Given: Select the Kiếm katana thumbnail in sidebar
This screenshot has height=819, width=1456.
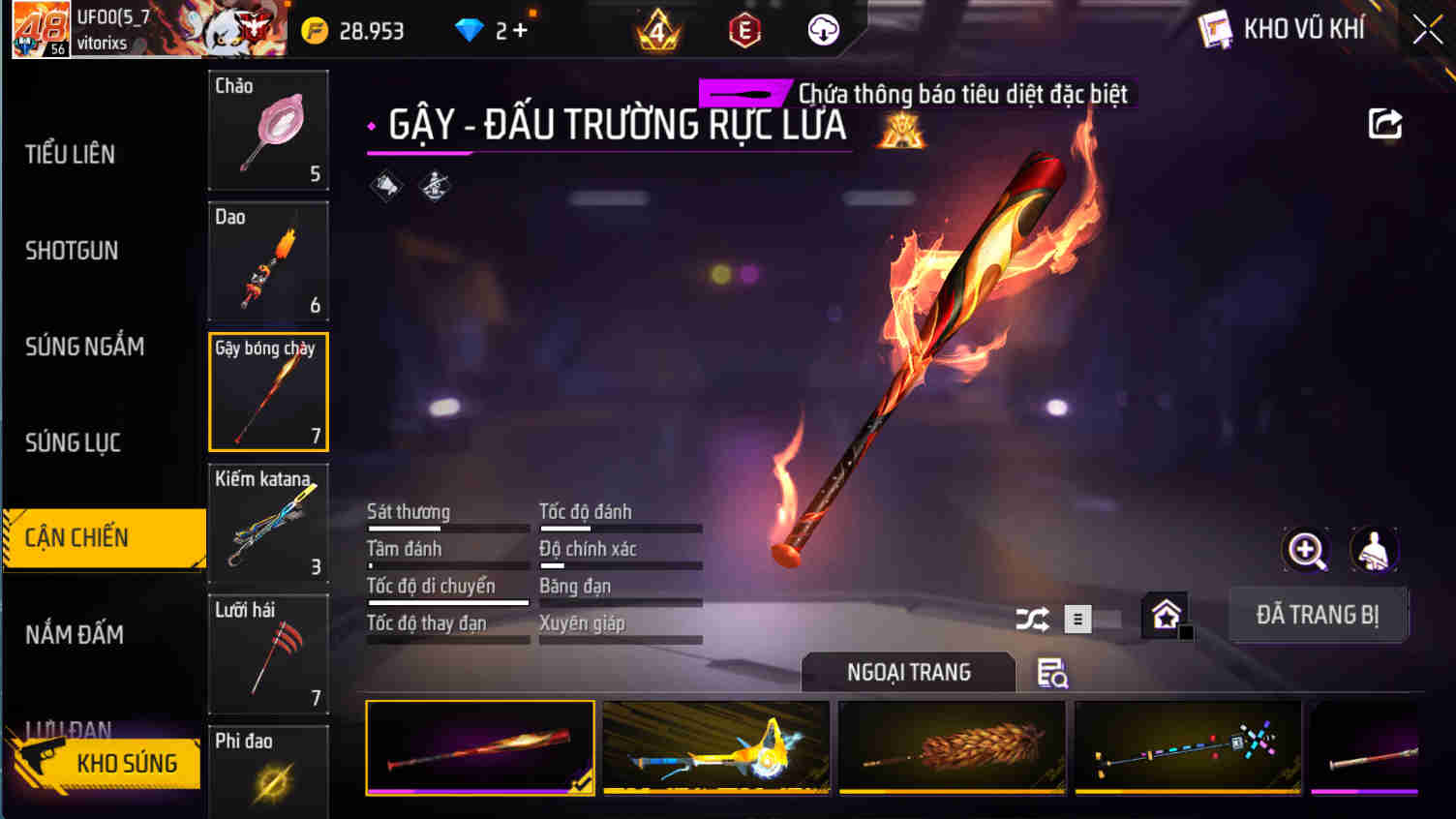Looking at the screenshot, I should [268, 523].
